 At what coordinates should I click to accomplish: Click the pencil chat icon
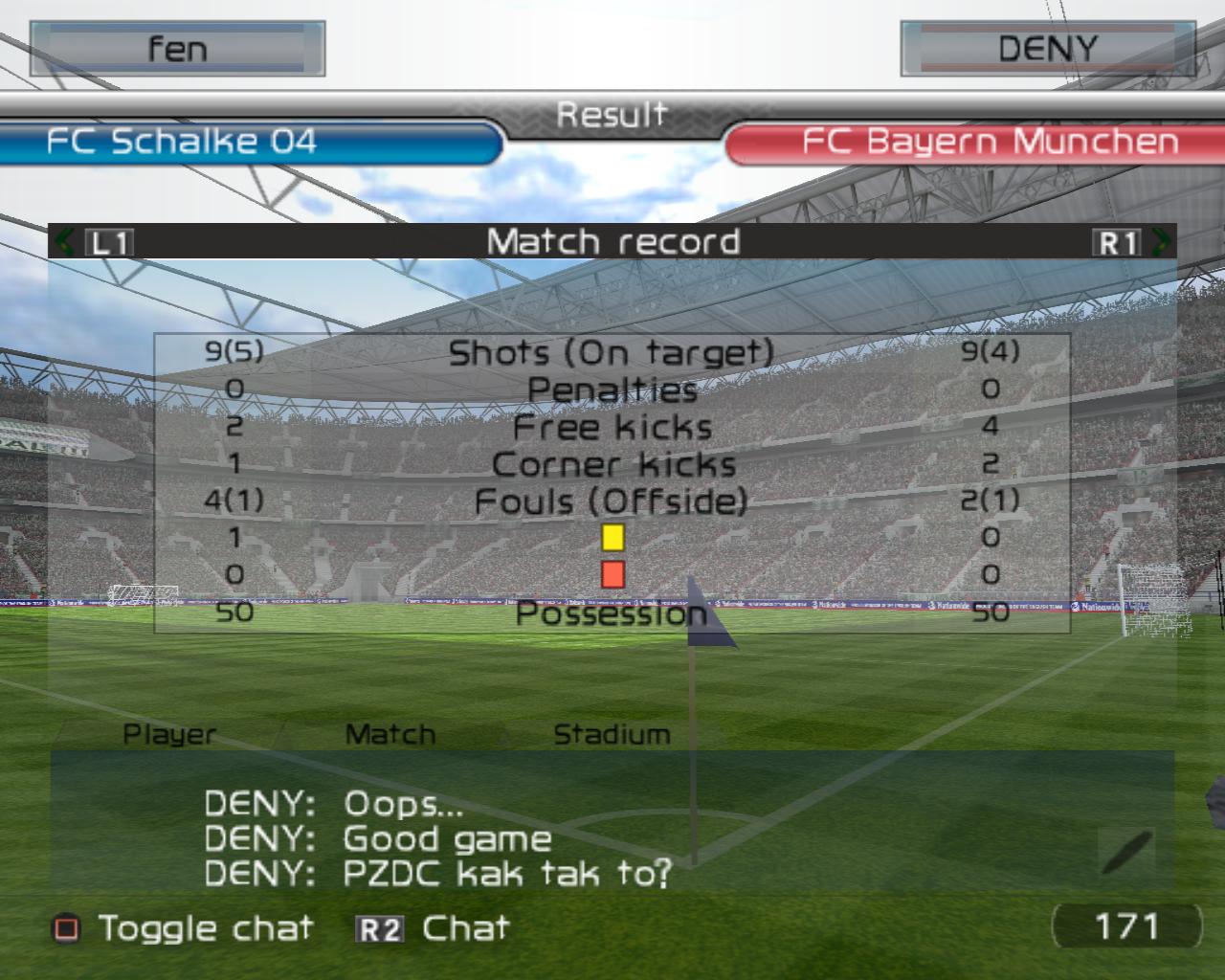[x=1126, y=852]
